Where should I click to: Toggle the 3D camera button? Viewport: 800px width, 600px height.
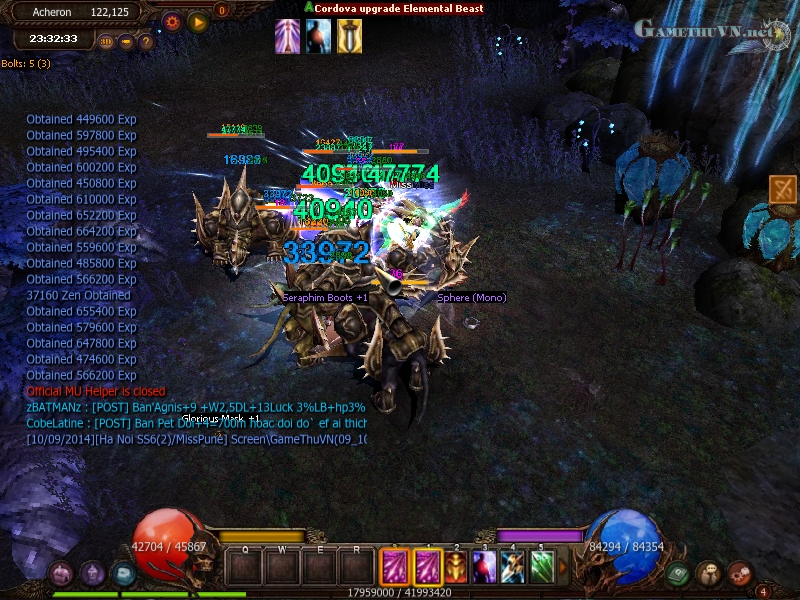(x=106, y=42)
